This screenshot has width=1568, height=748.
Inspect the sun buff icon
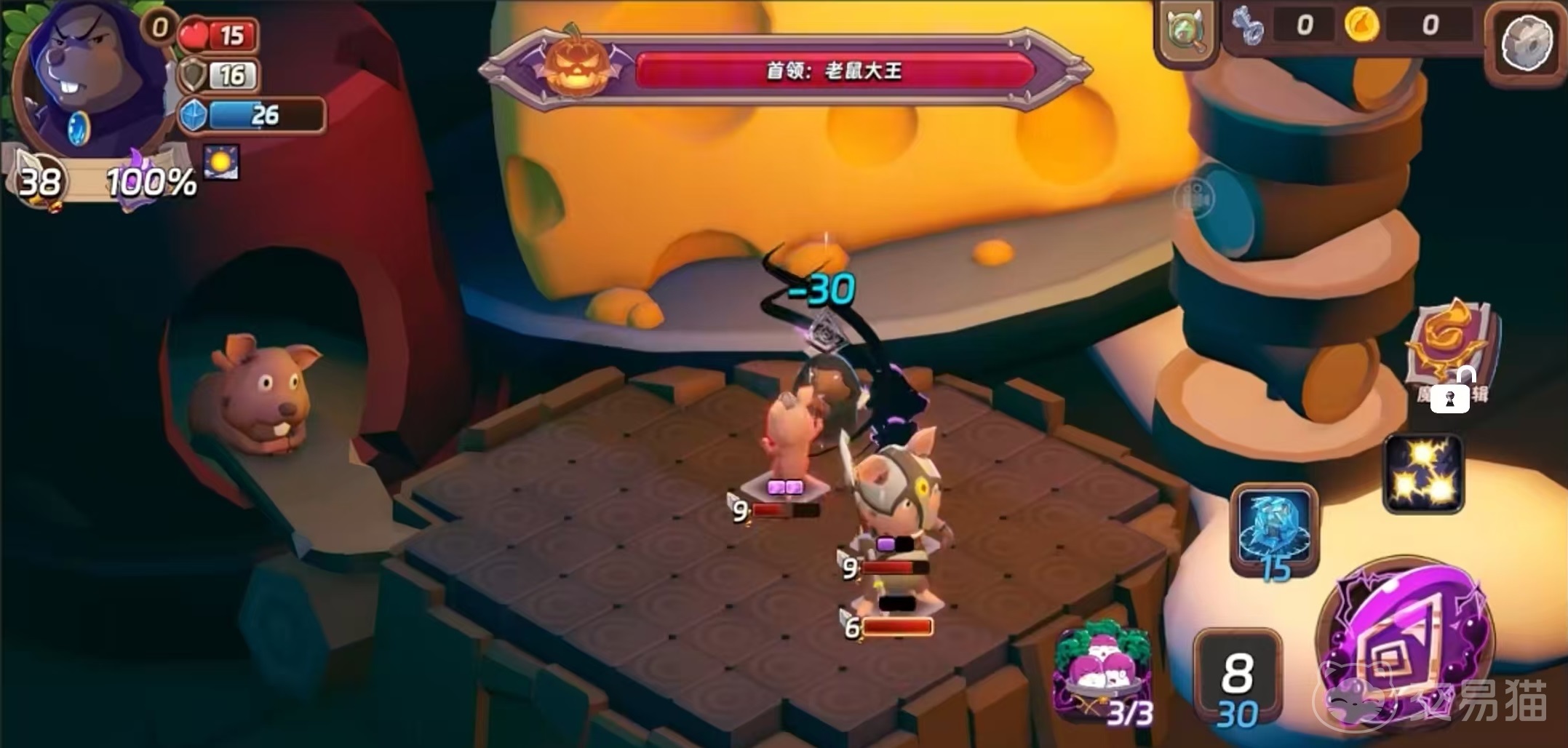(x=220, y=162)
